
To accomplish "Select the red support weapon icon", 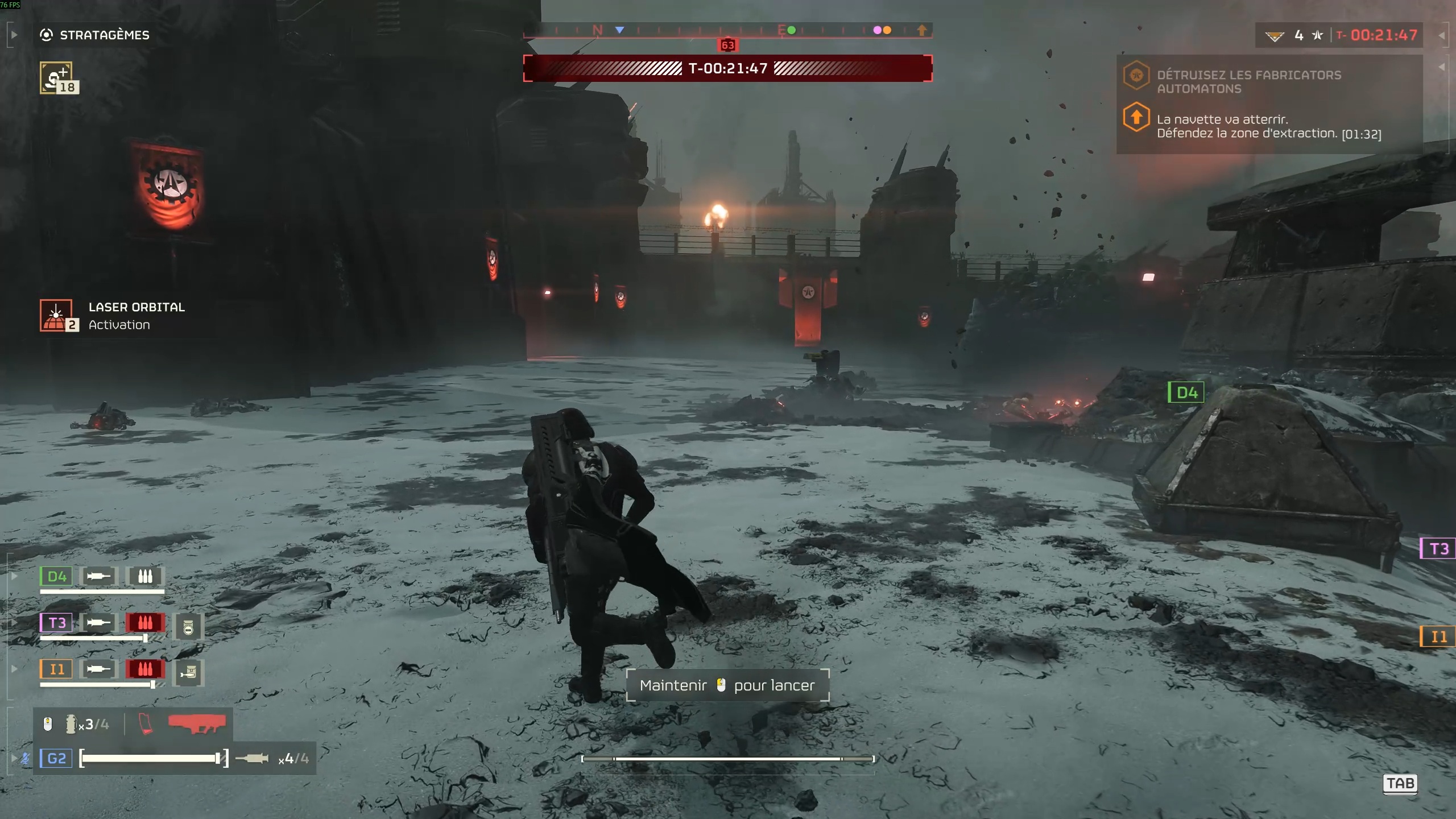I will 197,723.
